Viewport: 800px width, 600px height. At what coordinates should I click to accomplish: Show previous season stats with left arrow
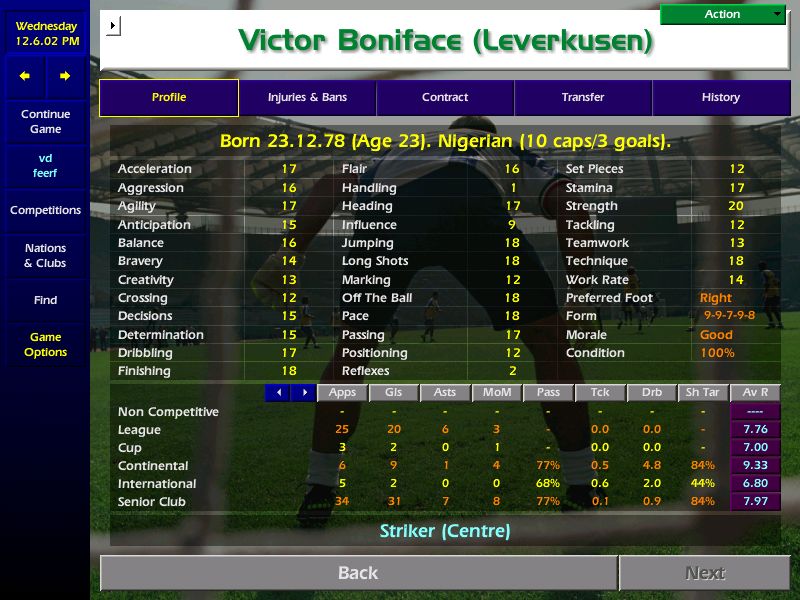pos(278,393)
